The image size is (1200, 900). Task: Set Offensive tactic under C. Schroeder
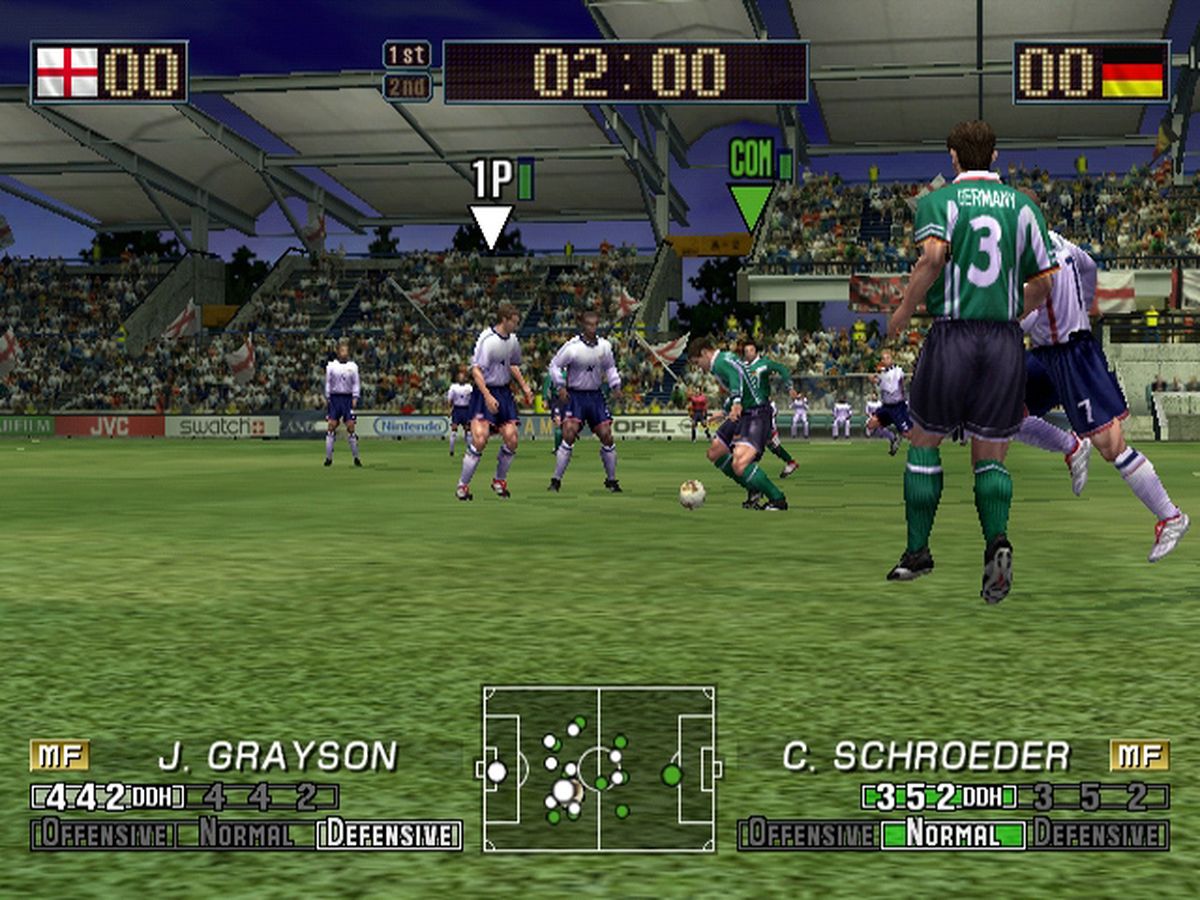pyautogui.click(x=808, y=834)
